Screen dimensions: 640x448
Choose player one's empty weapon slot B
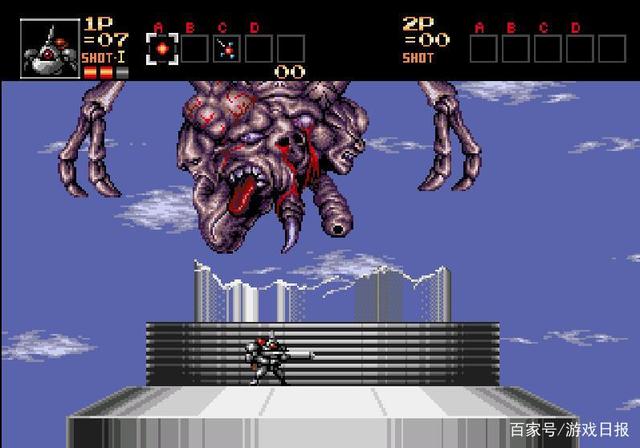pos(194,48)
